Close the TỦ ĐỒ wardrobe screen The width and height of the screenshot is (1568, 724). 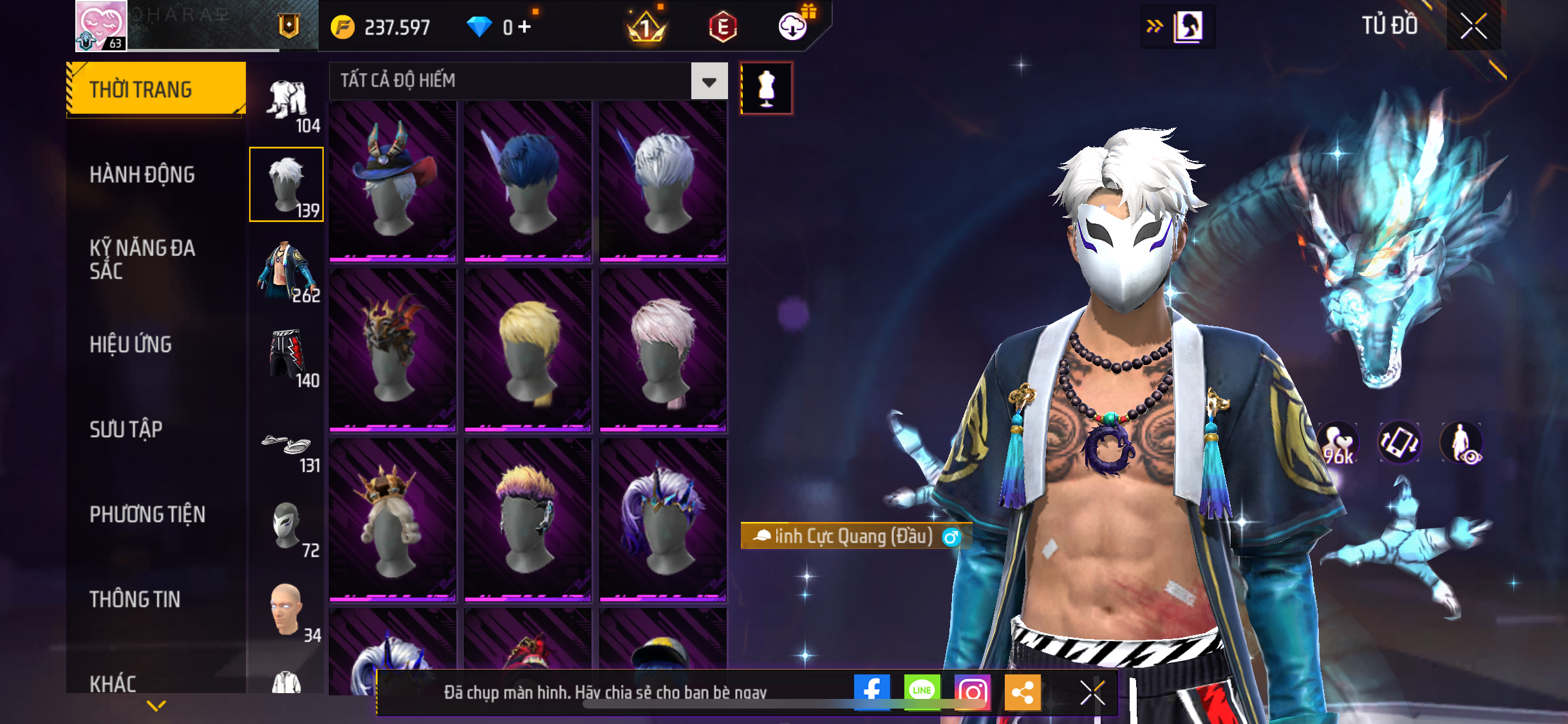[x=1473, y=26]
